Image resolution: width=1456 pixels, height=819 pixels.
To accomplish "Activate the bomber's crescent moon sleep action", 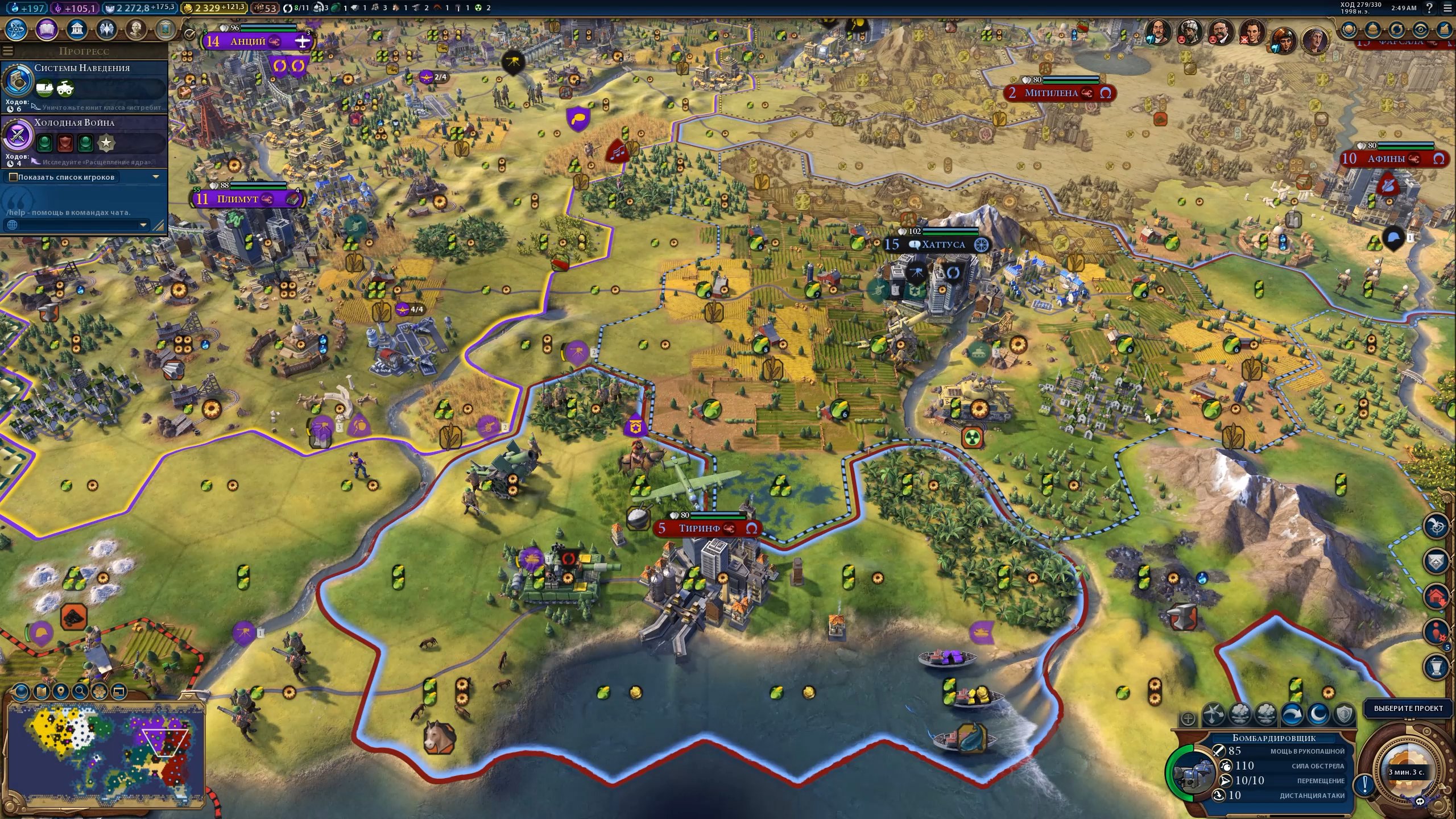I will [1318, 714].
